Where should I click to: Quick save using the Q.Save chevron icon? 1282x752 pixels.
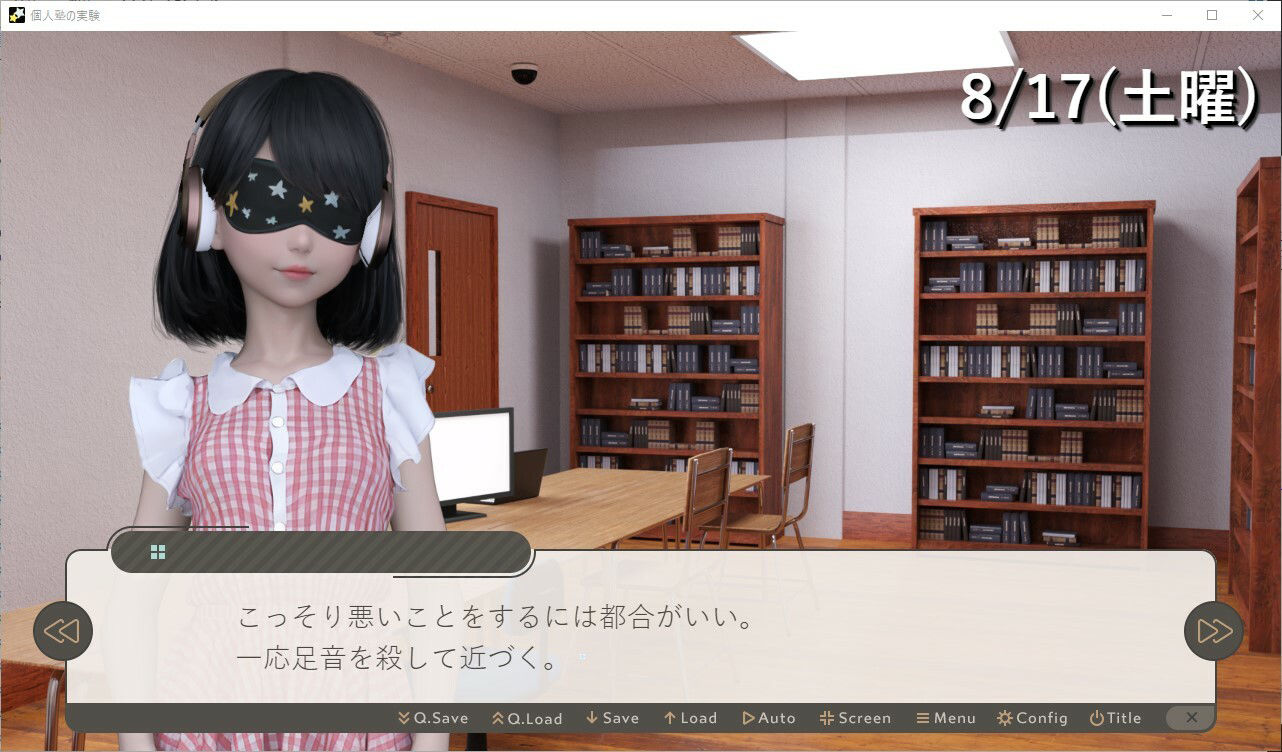click(x=402, y=717)
